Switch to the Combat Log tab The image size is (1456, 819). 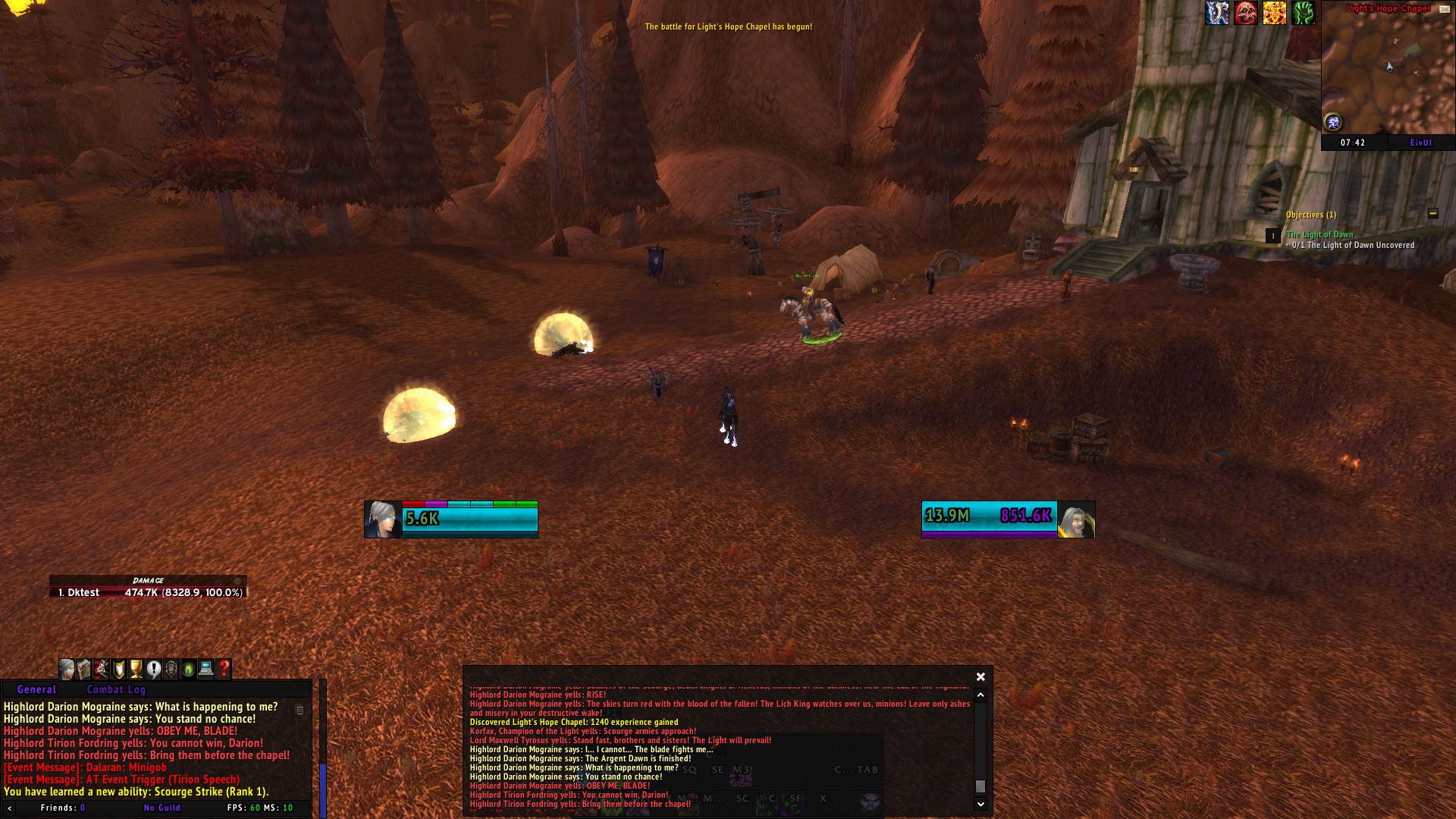115,689
